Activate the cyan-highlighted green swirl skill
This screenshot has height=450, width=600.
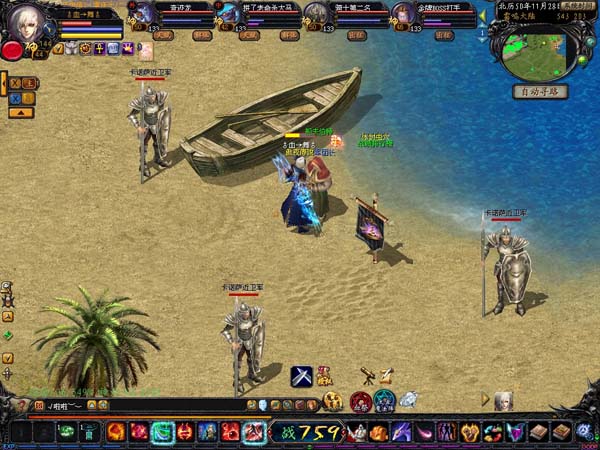[x=162, y=431]
